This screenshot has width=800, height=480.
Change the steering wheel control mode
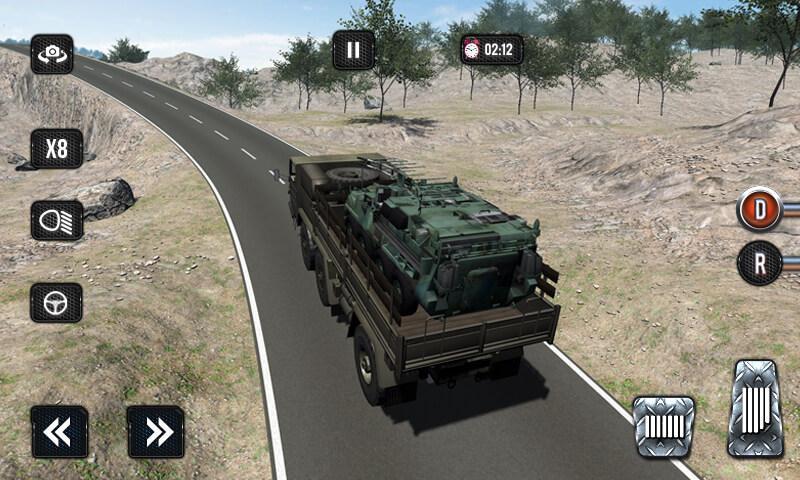point(56,302)
